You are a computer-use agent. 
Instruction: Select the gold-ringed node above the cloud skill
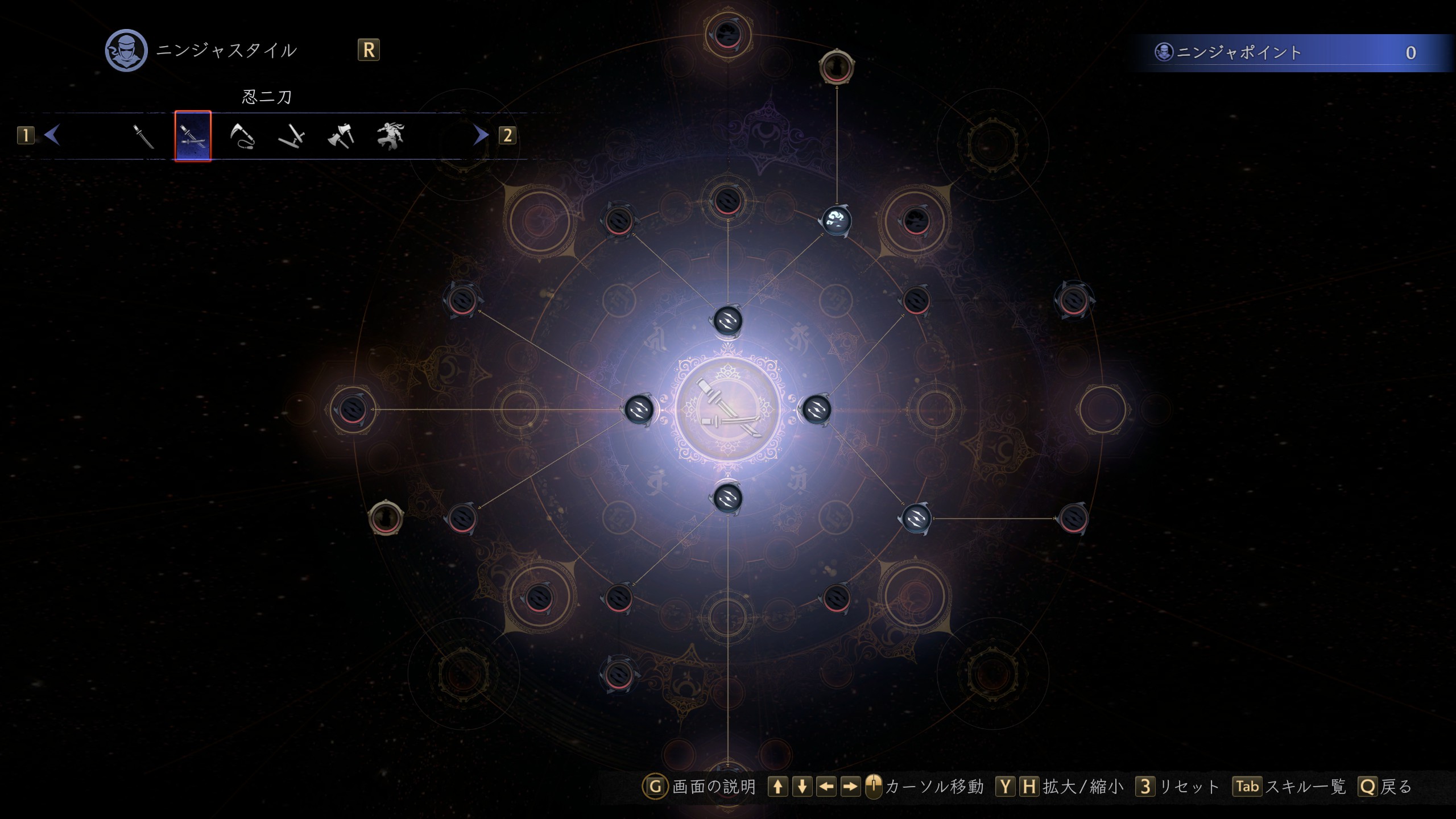[x=837, y=67]
